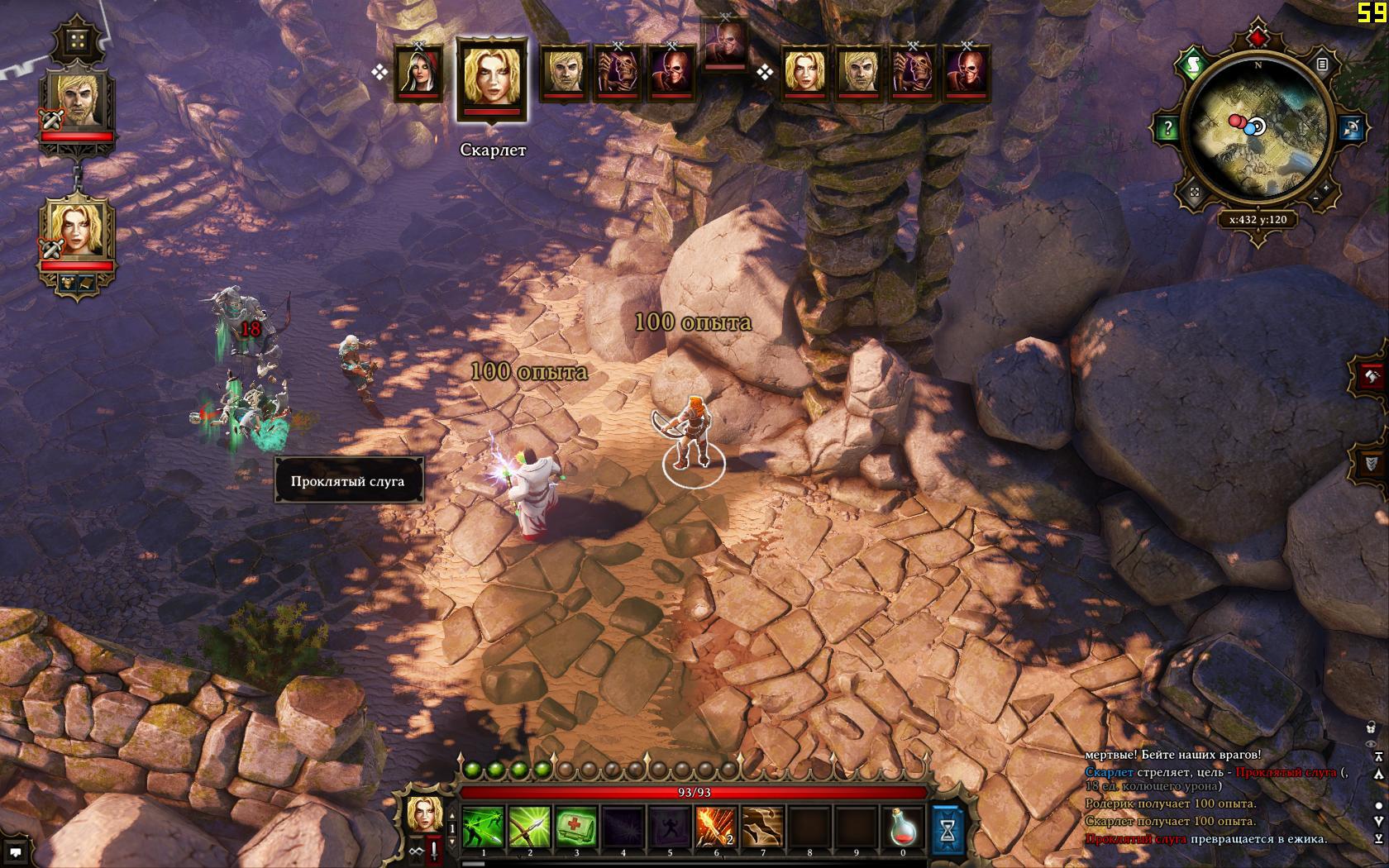Select the red-hooded woman in turn order

(418, 73)
